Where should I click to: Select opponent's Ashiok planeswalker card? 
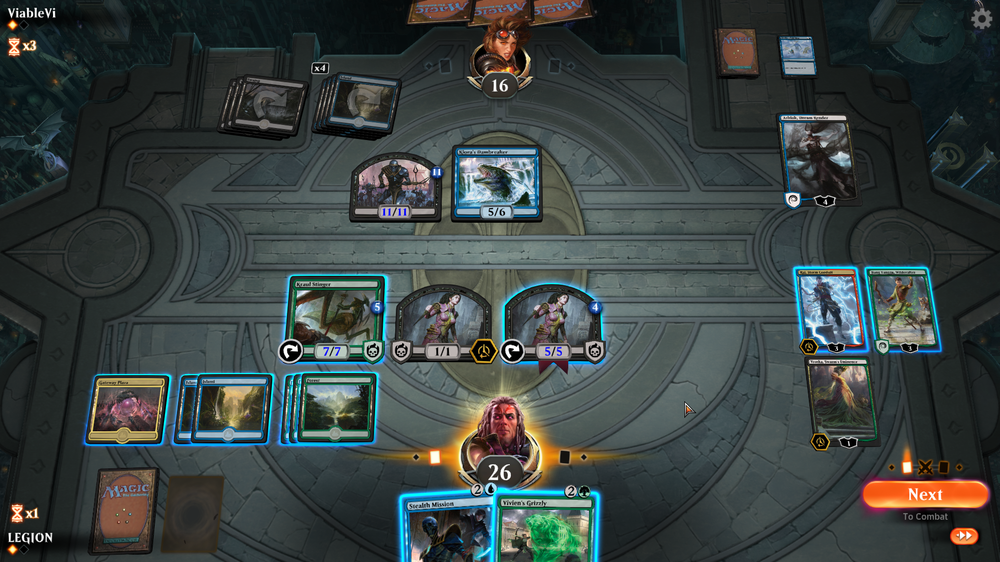click(817, 158)
